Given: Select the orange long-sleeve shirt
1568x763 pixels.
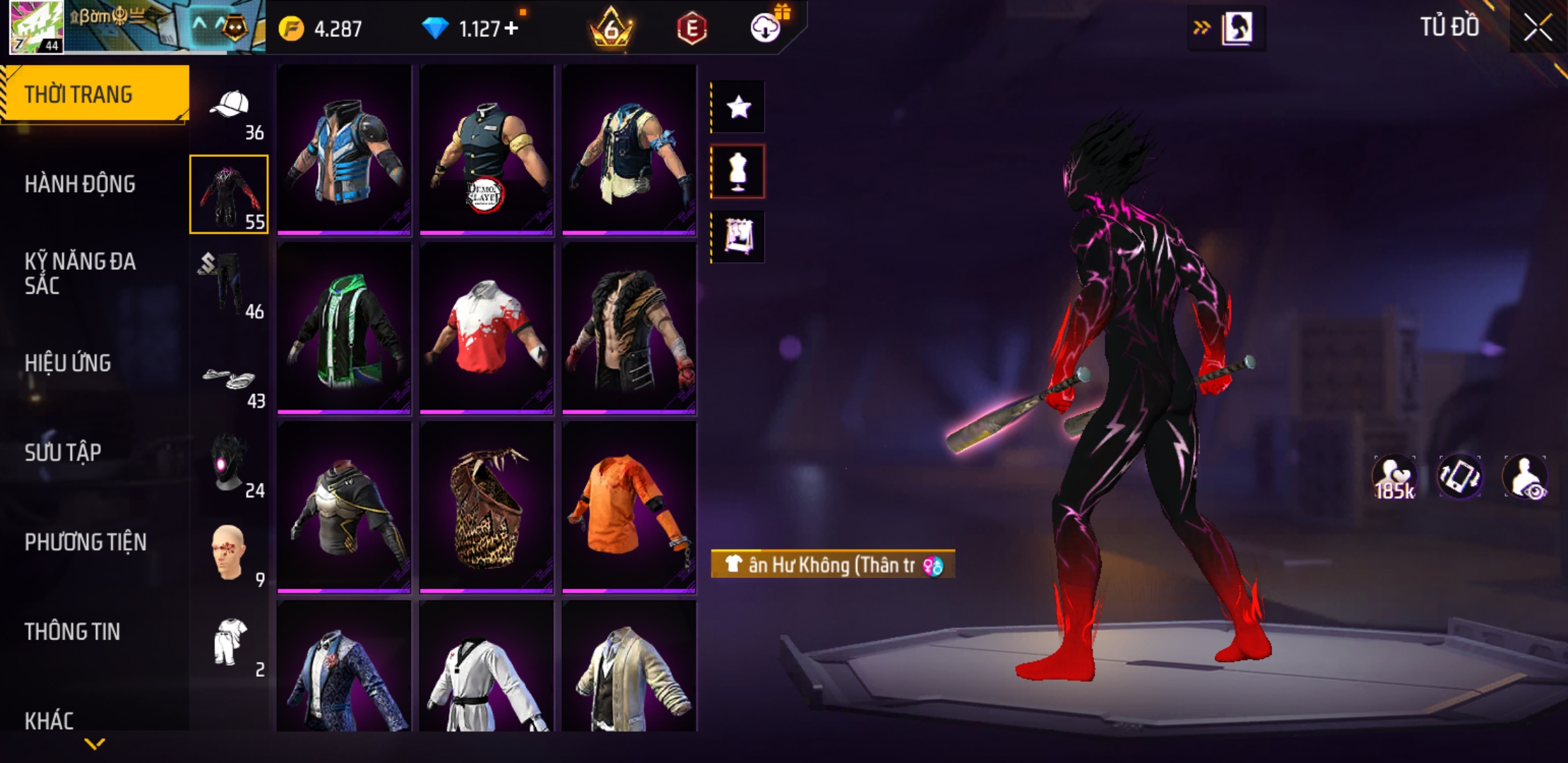Looking at the screenshot, I should click(x=629, y=506).
